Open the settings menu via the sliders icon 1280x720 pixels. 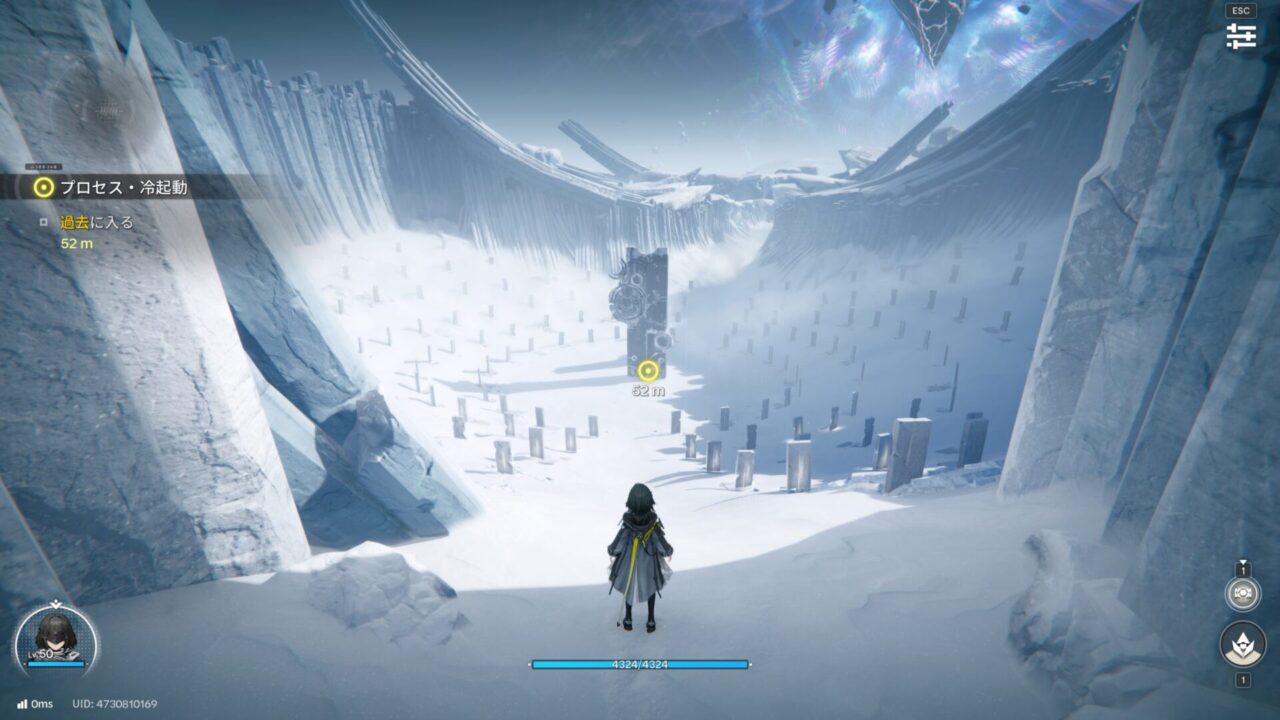pos(1241,36)
